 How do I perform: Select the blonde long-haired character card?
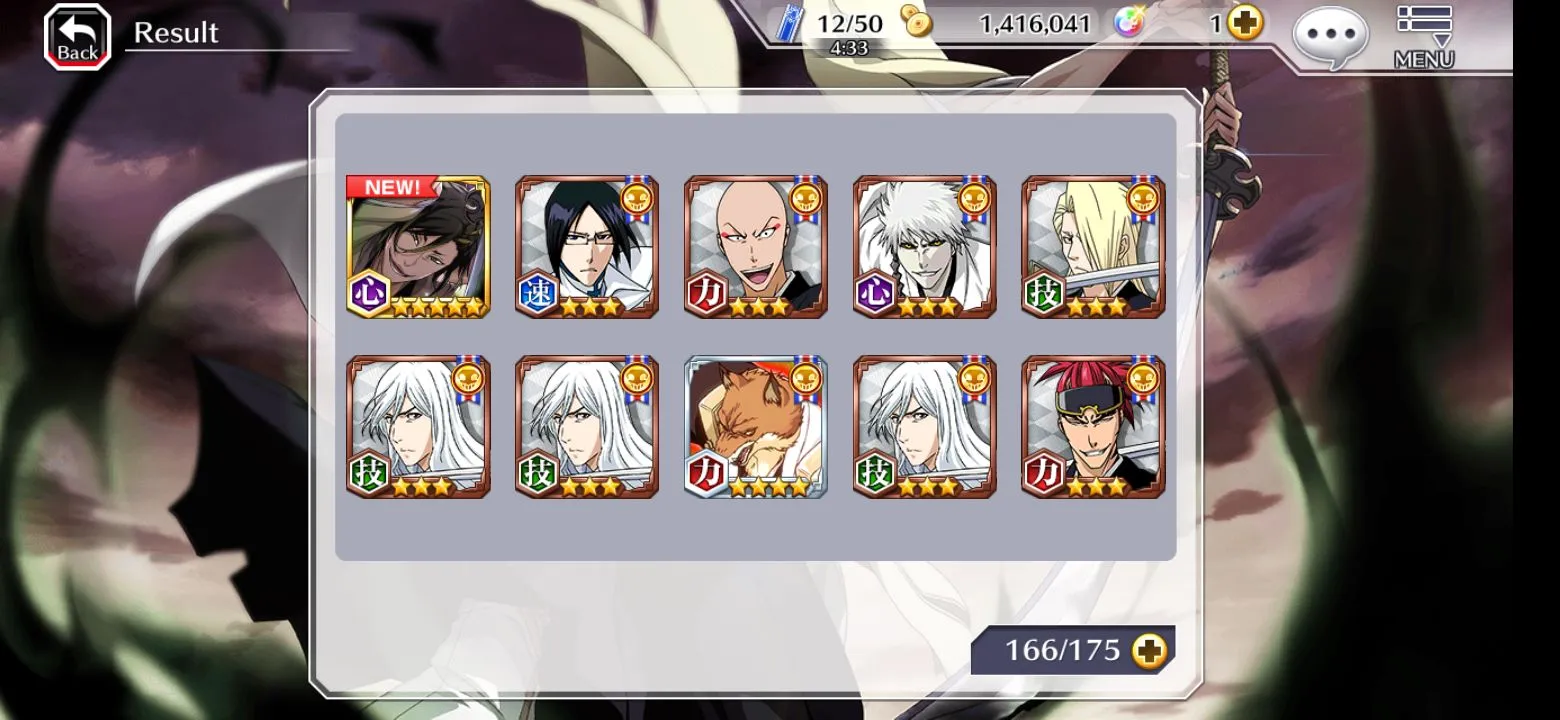[x=1093, y=247]
